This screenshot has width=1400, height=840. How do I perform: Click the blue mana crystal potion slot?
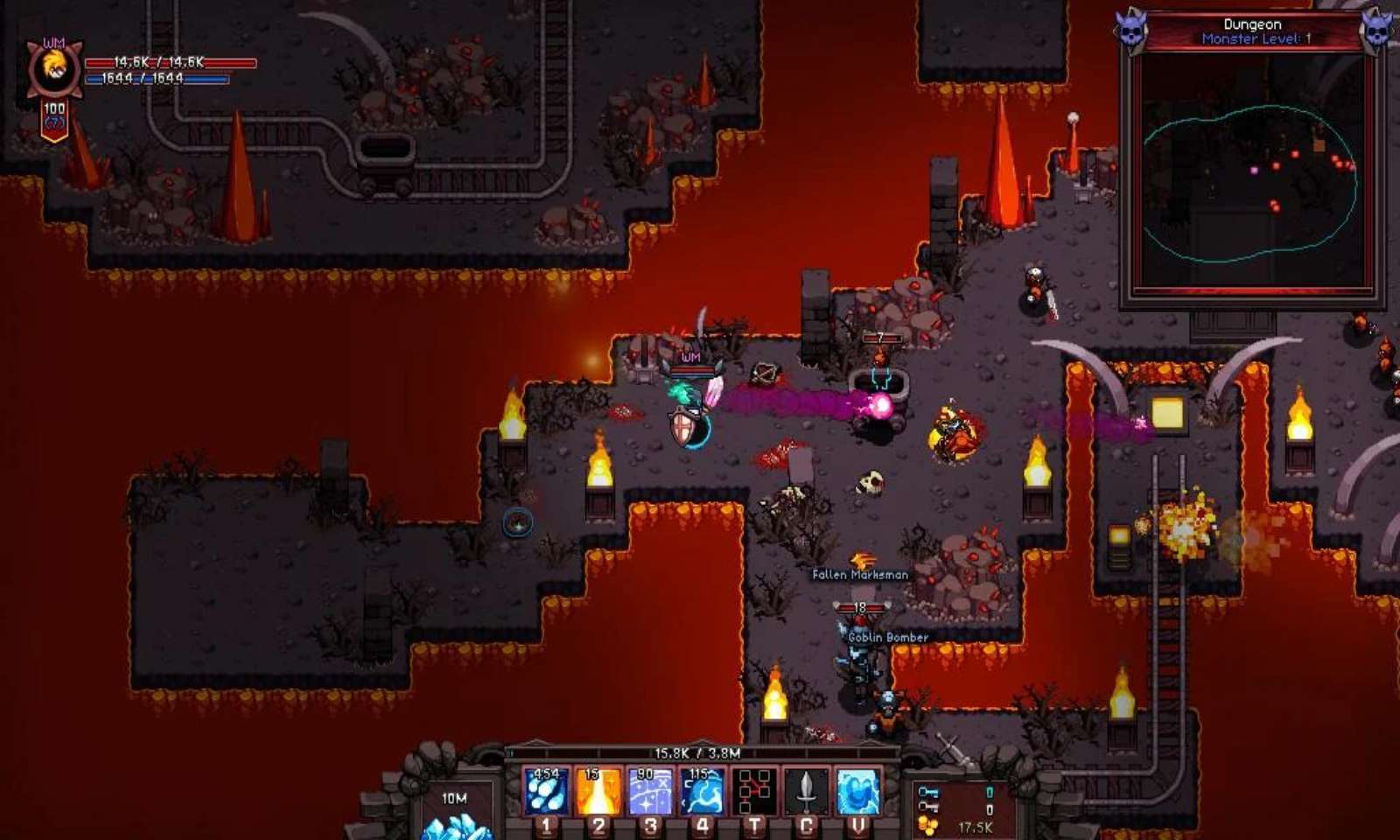(x=456, y=818)
